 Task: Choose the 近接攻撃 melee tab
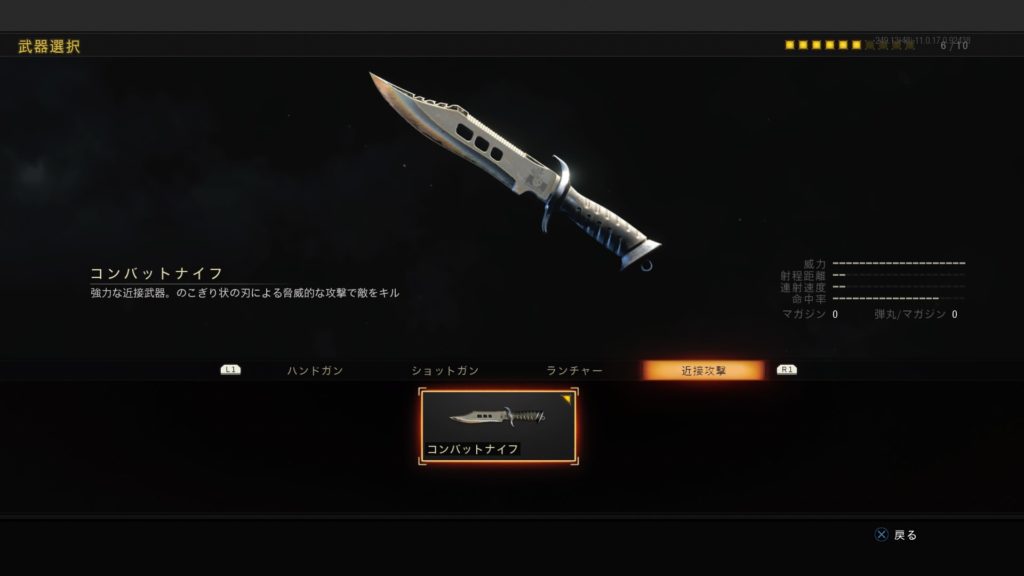703,371
